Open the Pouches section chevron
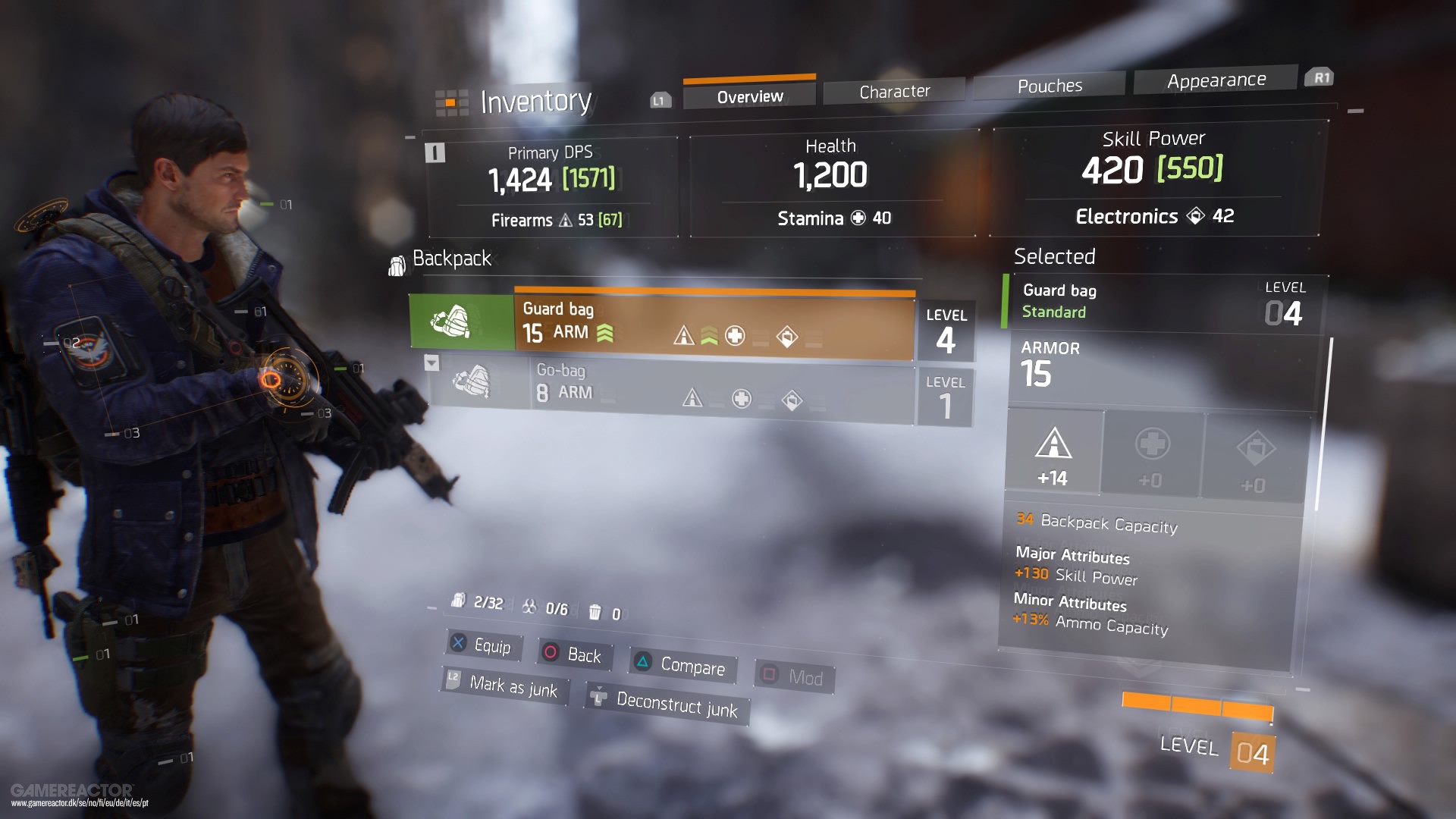 (x=1050, y=85)
